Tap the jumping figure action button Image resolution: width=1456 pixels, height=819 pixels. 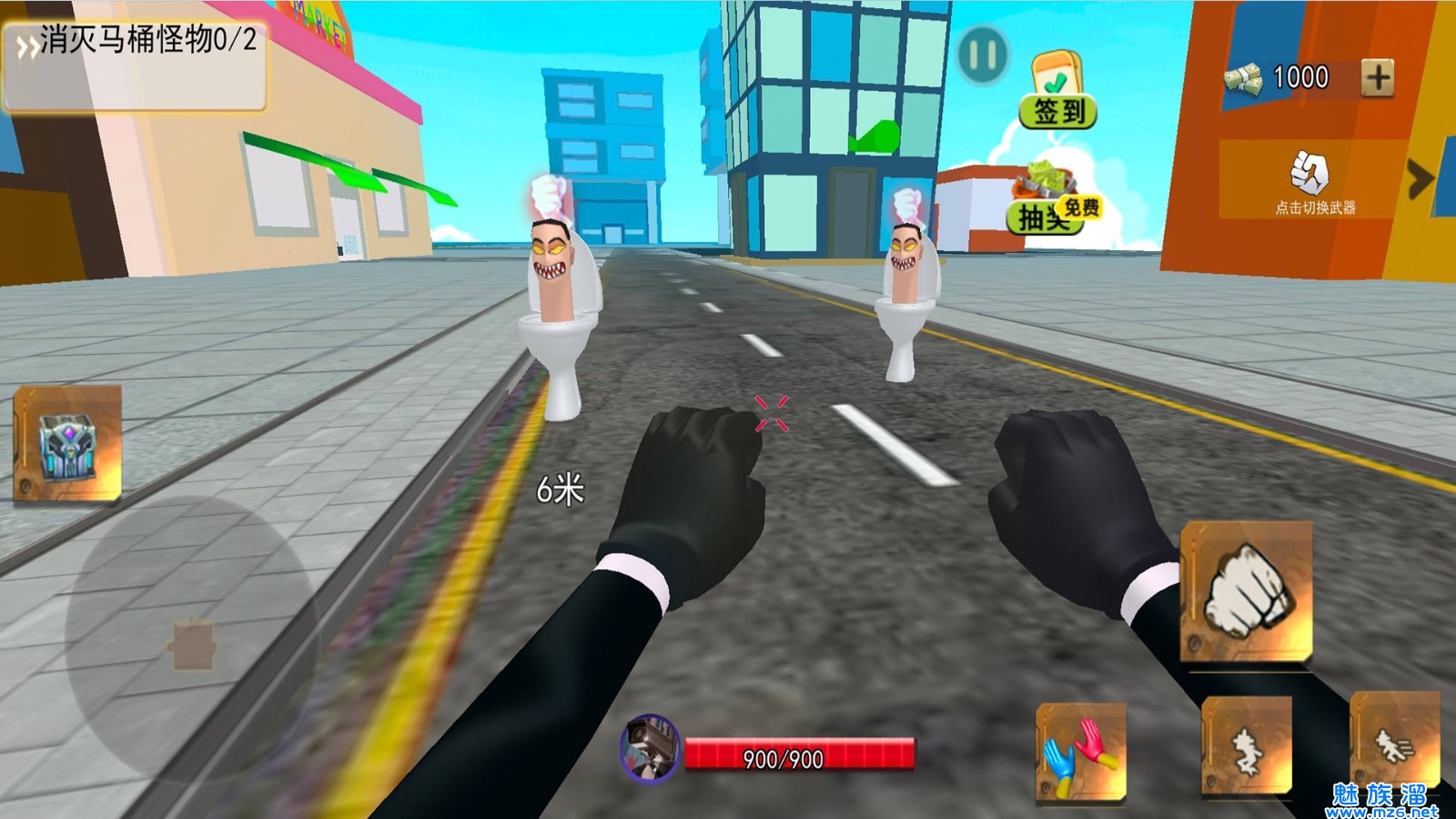pyautogui.click(x=1247, y=748)
